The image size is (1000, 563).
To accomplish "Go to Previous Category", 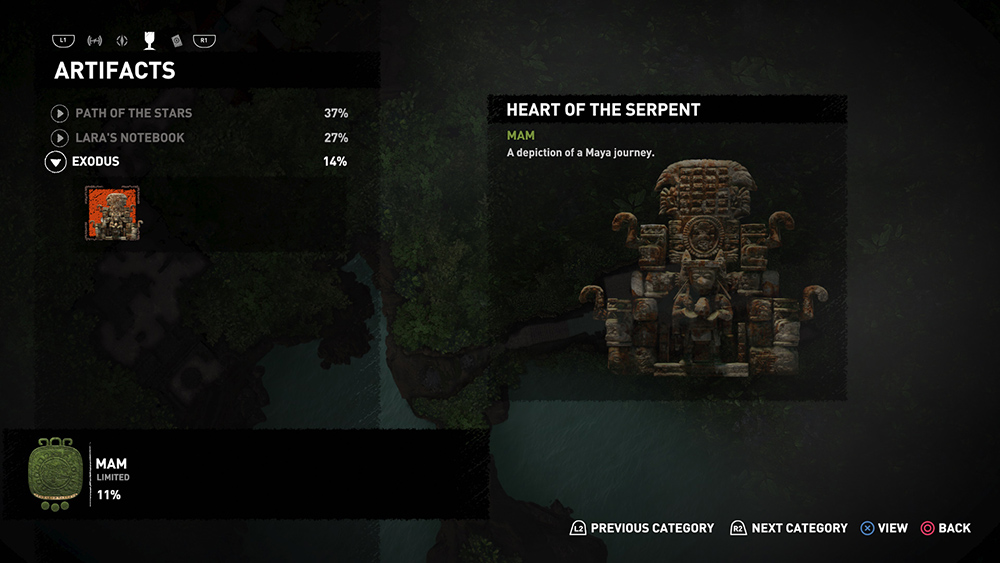I will pos(642,528).
